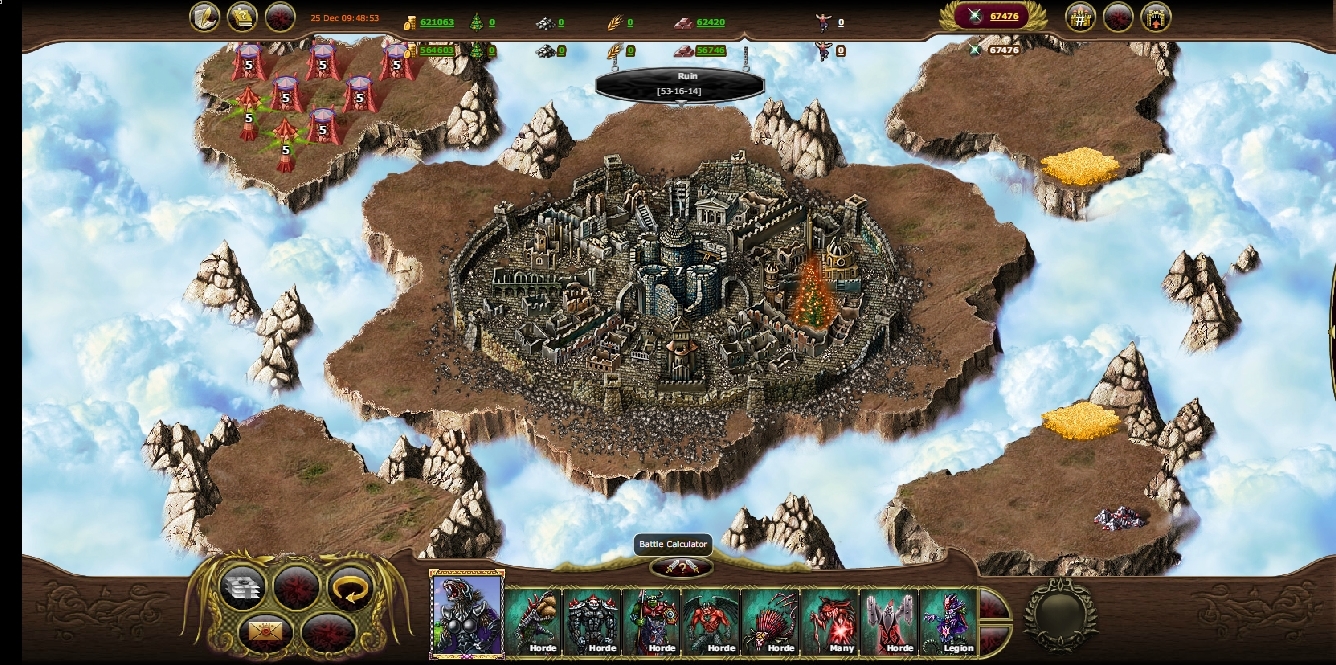Select the armored beast hero portrait
Viewport: 1336px width, 665px height.
click(x=466, y=614)
